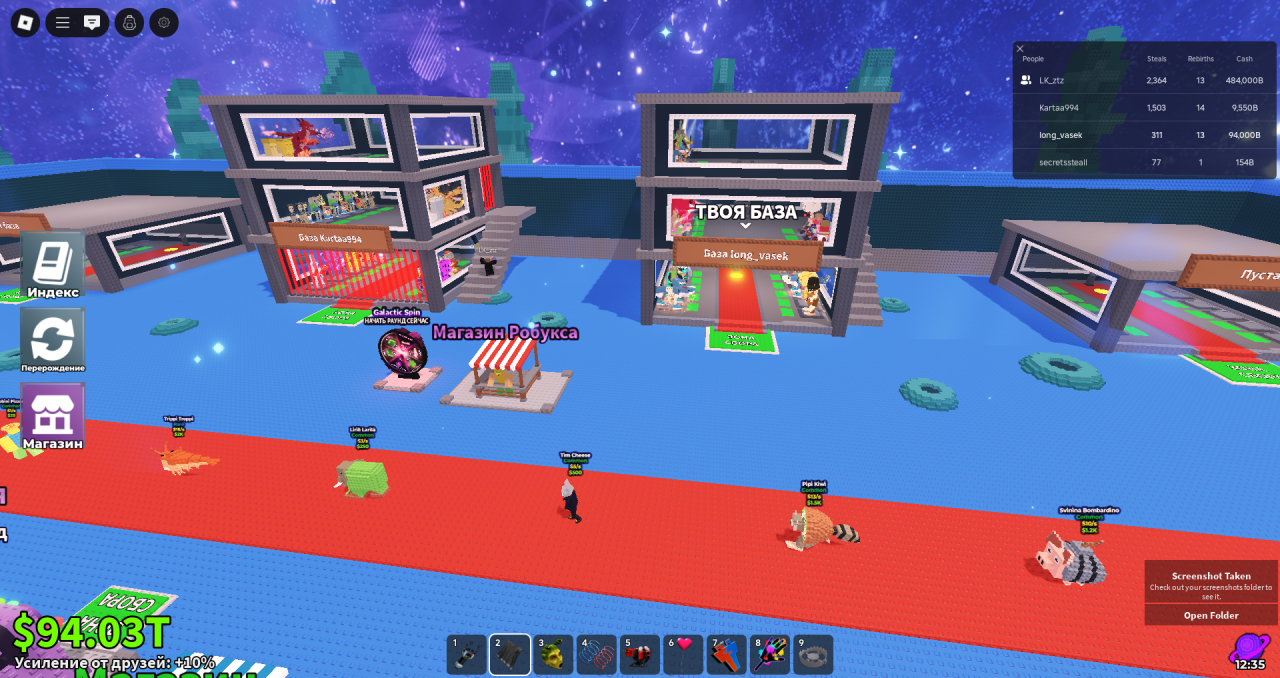Close the player leaderboard panel
The image size is (1280, 678).
tap(1020, 48)
